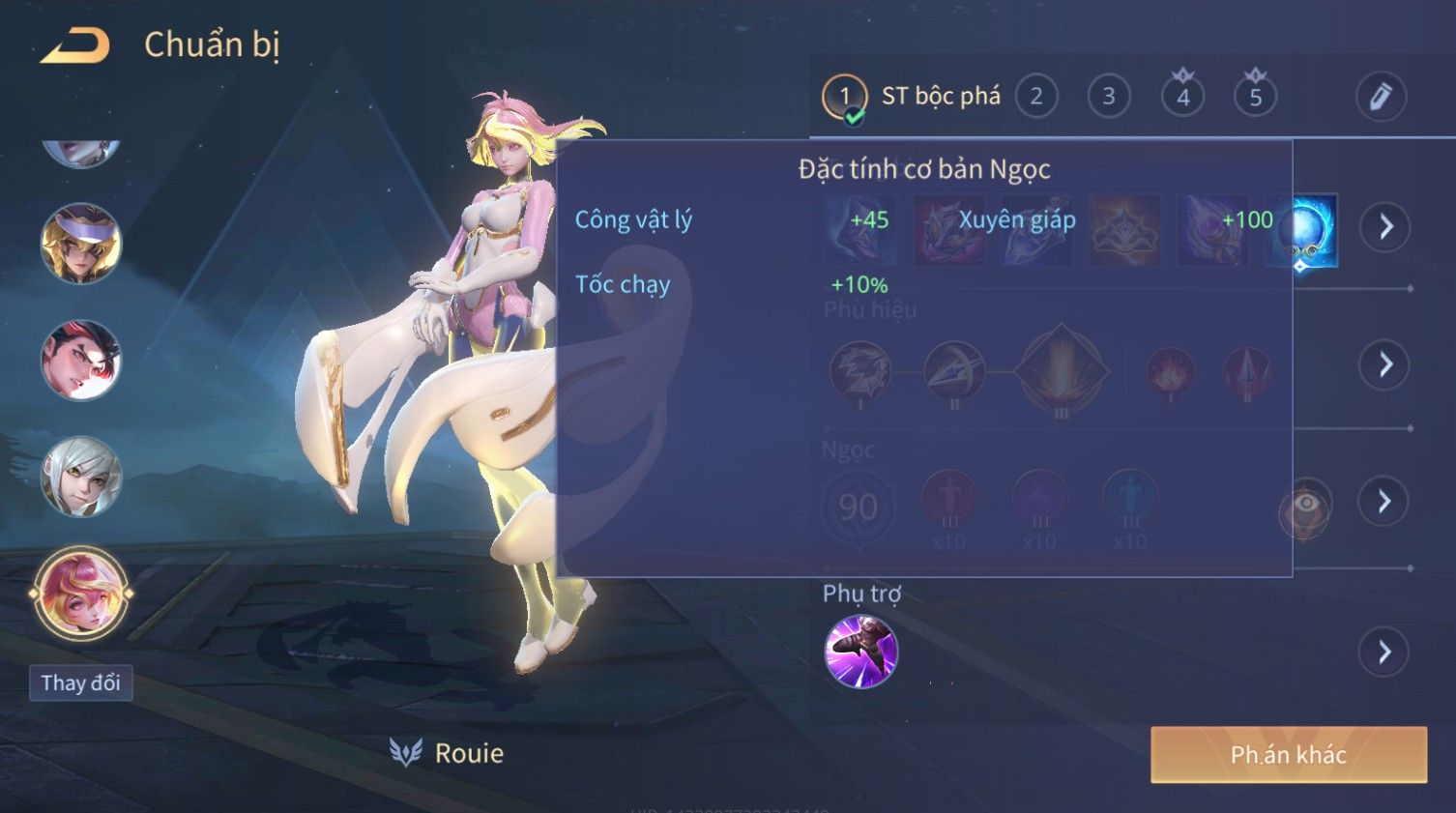Select the Phụ trợ purple boot skill icon
1456x813 pixels.
pyautogui.click(x=860, y=652)
